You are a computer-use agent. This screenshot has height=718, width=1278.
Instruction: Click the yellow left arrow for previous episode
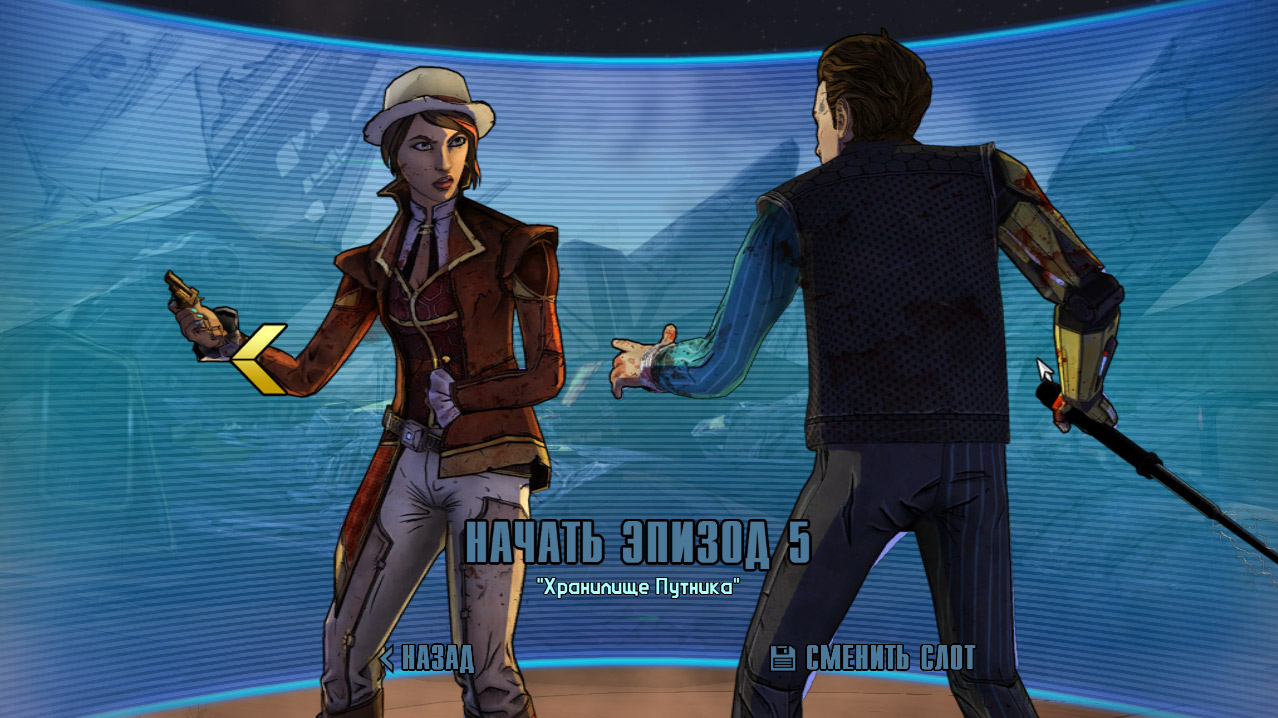[x=259, y=359]
